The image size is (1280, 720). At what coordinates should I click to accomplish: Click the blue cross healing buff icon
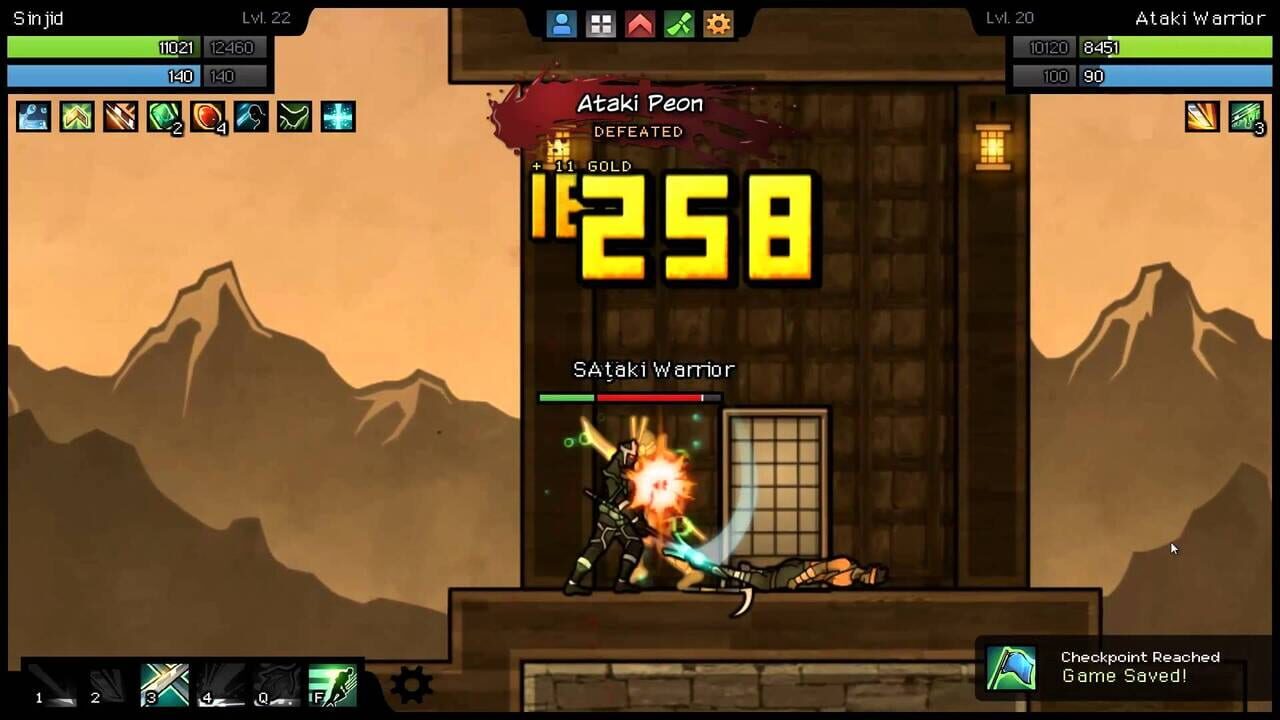[x=337, y=117]
